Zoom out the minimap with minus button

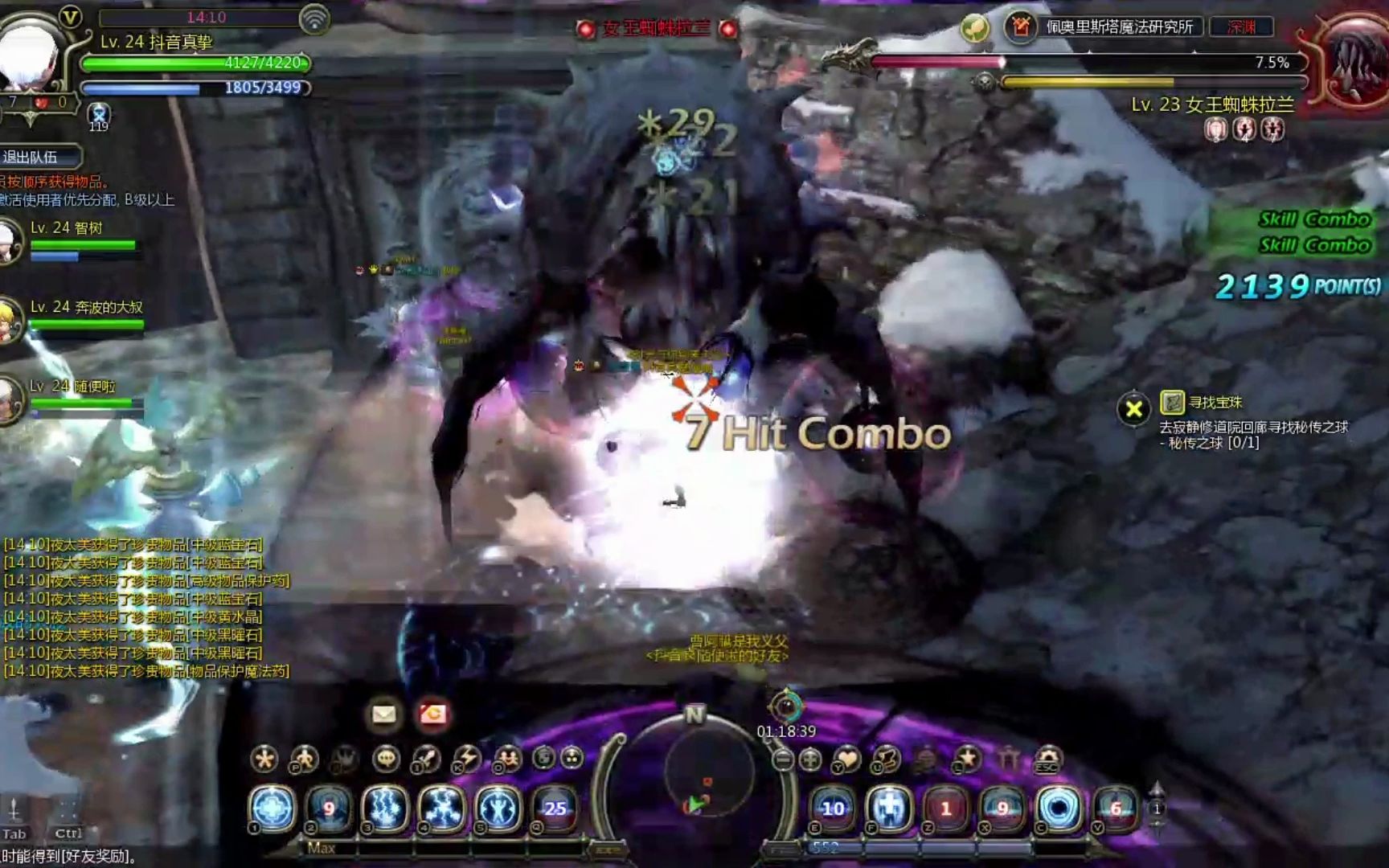(782, 759)
